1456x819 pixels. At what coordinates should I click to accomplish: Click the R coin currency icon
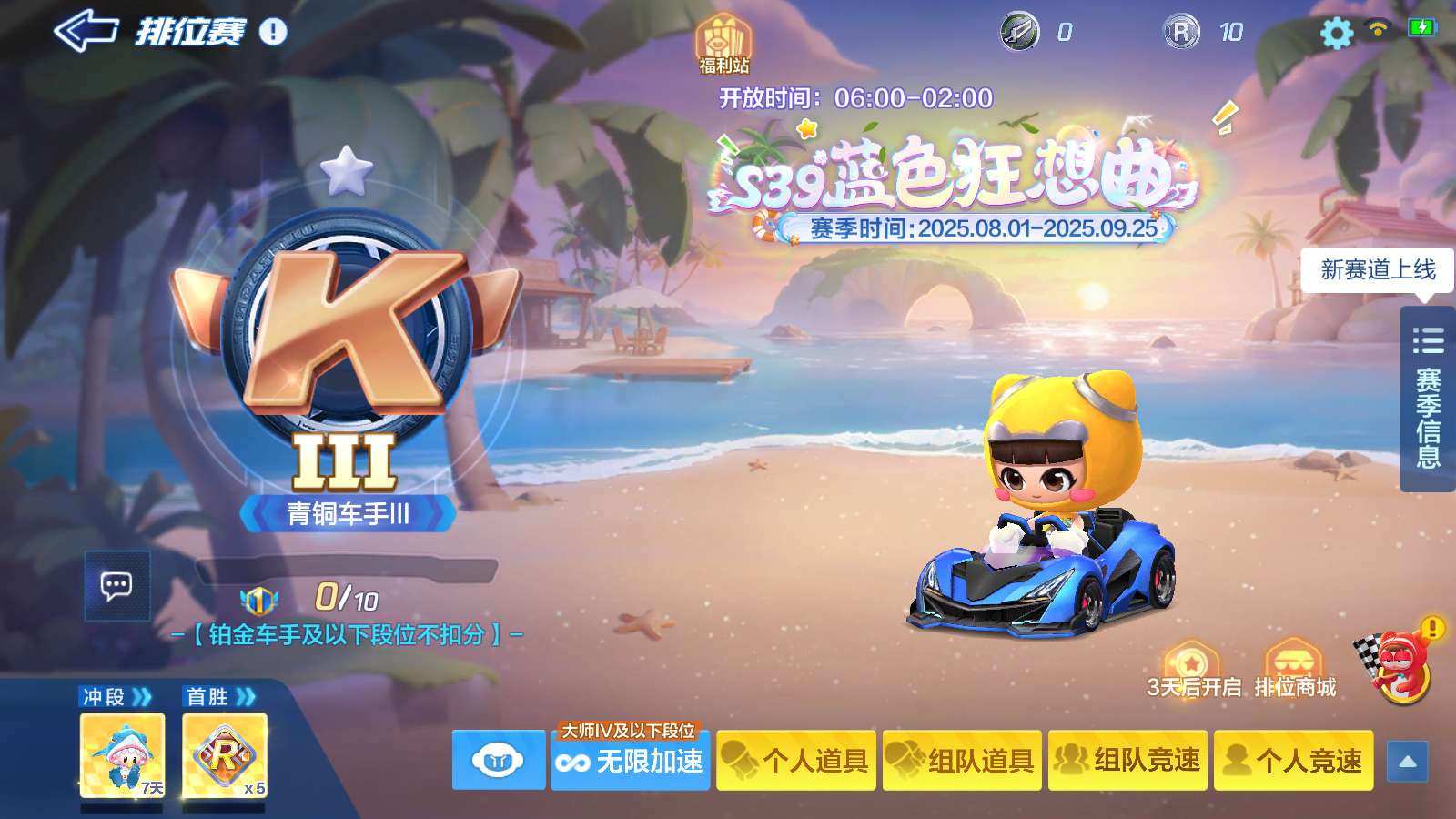pyautogui.click(x=1180, y=33)
